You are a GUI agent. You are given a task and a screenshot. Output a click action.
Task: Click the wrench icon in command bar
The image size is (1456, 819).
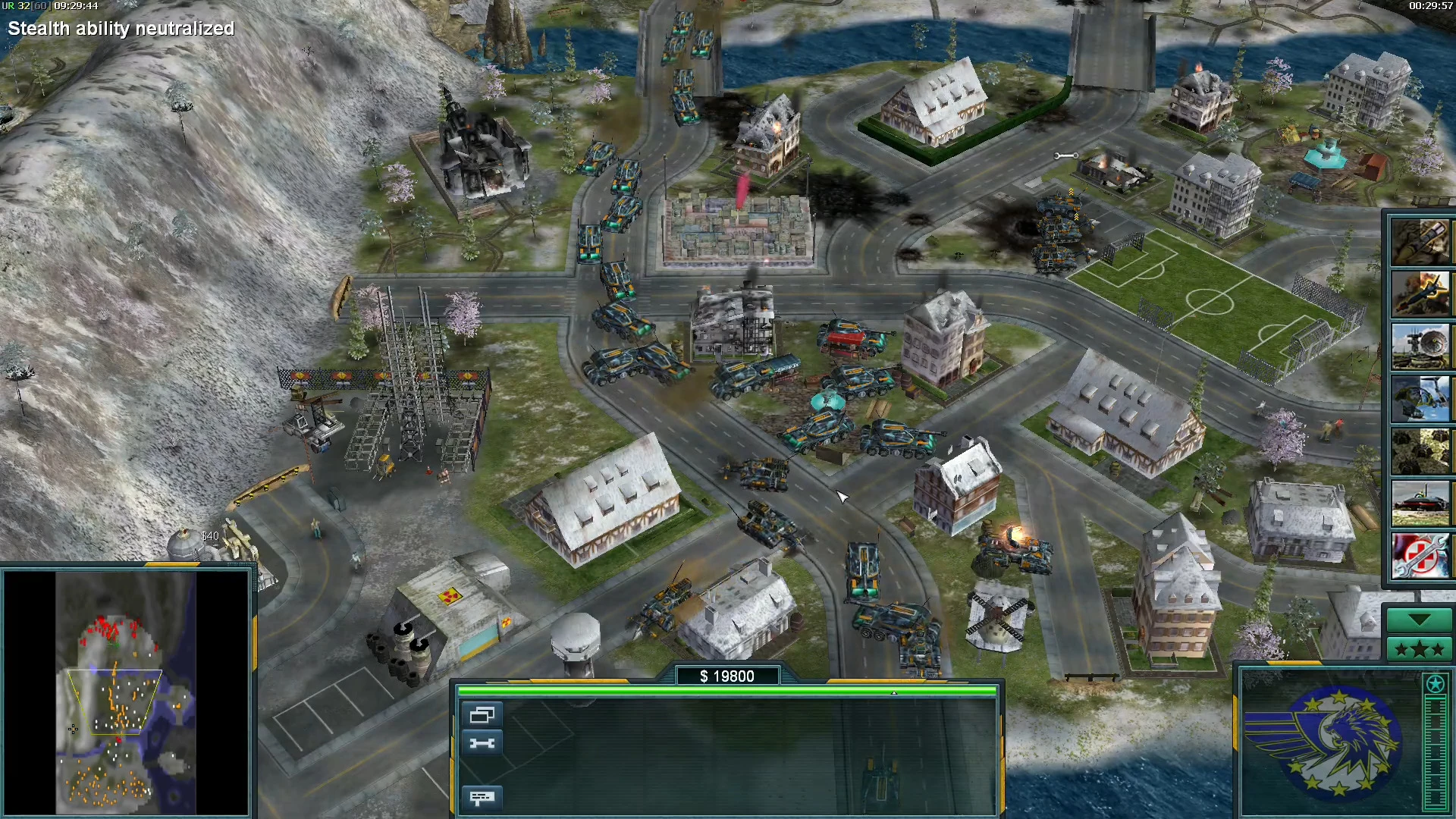[x=482, y=743]
